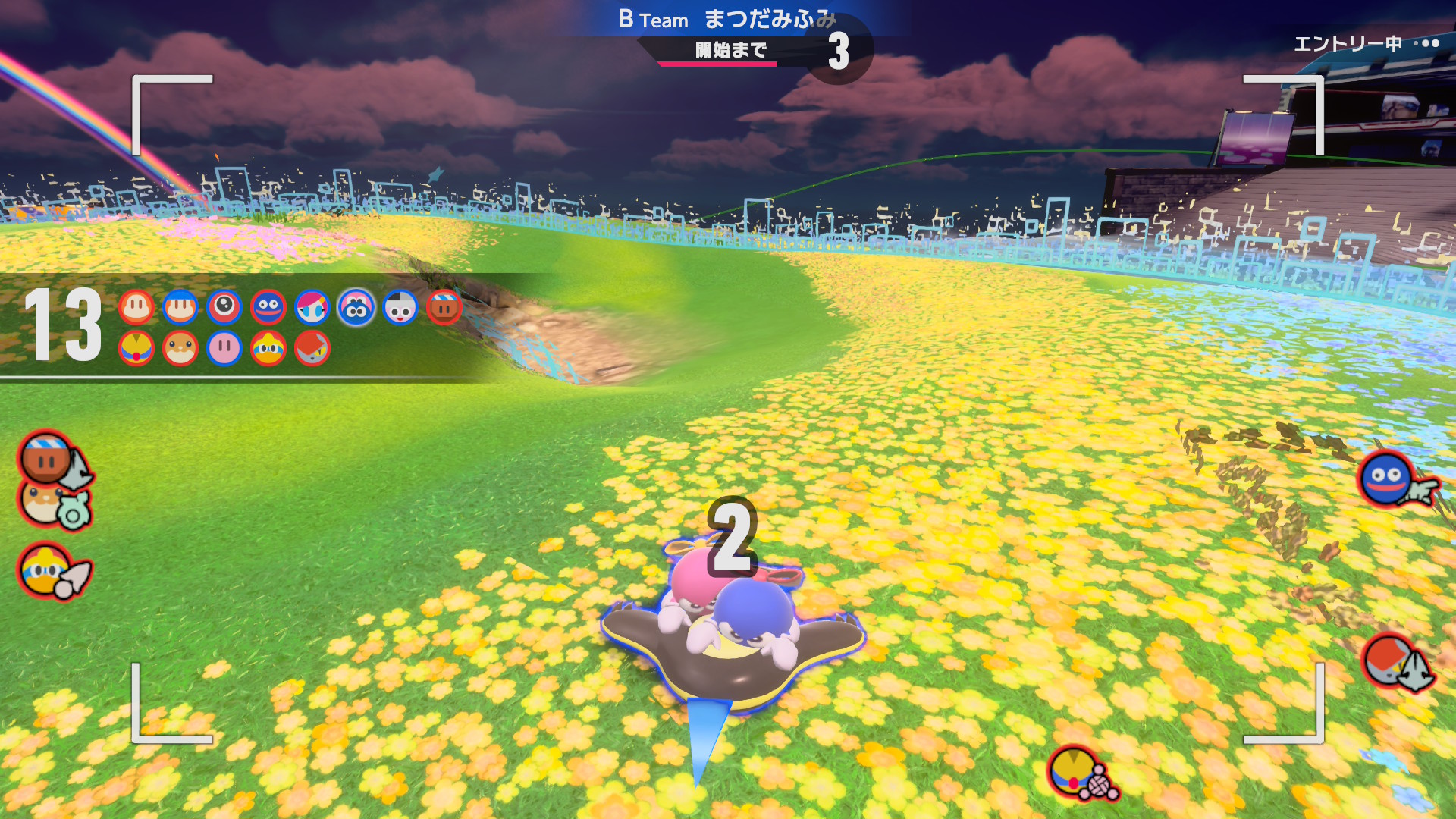Viewport: 1456px width, 819px height.
Task: Choose Bandana Waddle Dee in the roster
Action: (x=180, y=307)
